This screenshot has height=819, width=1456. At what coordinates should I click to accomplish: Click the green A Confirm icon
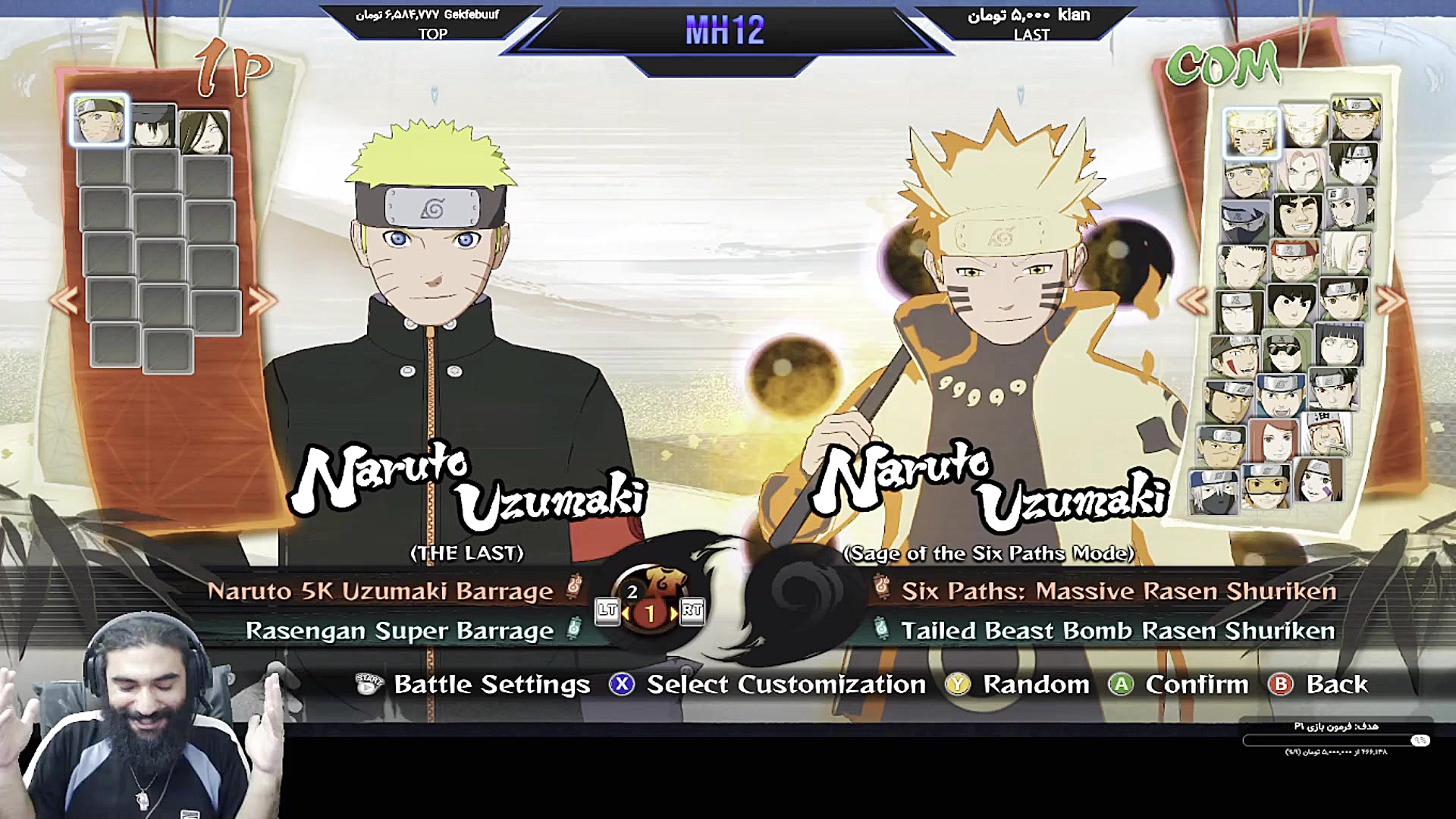coord(1122,685)
